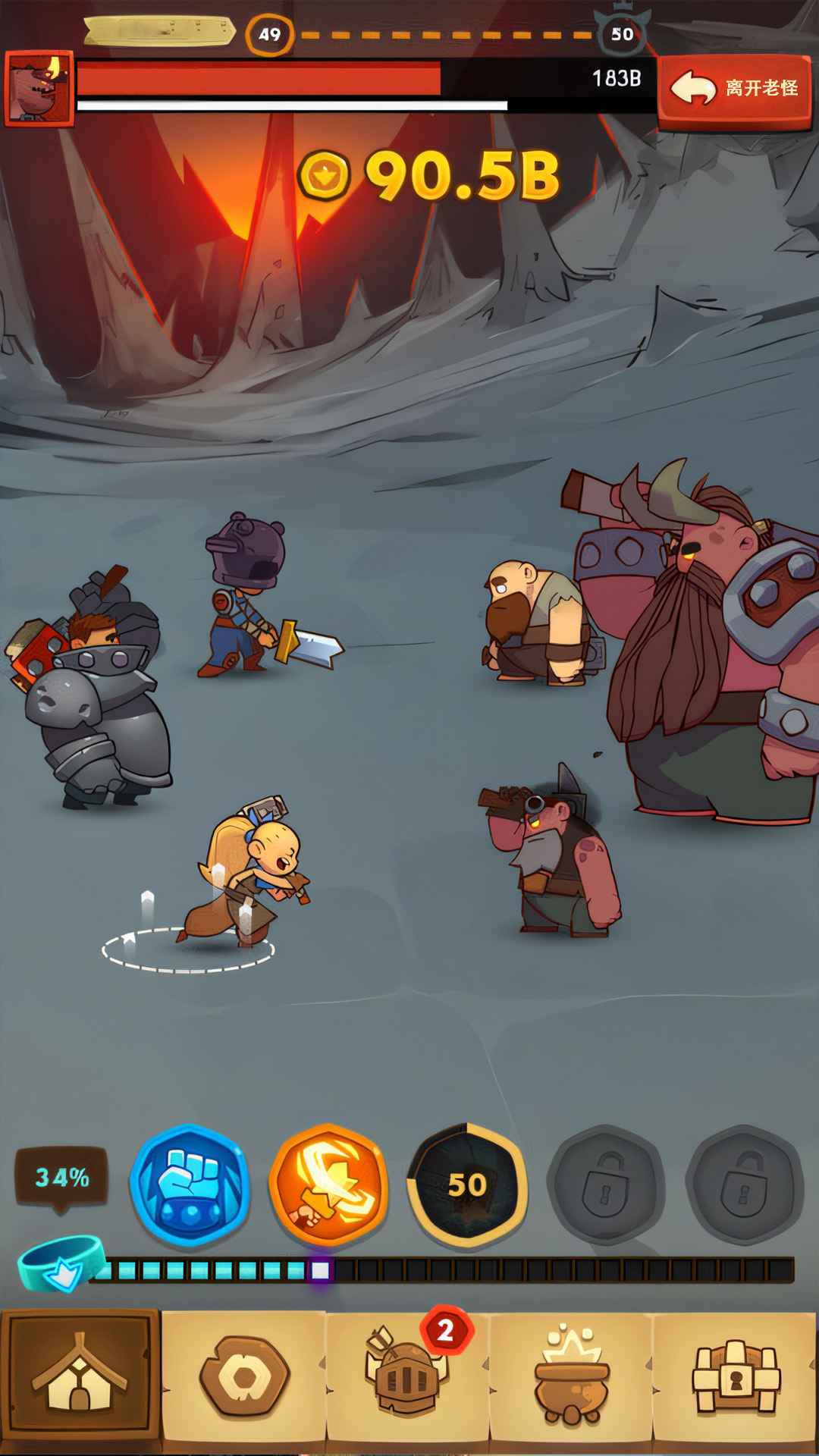Switch to the hexagon nut tab
819x1456 pixels.
pos(244,1376)
